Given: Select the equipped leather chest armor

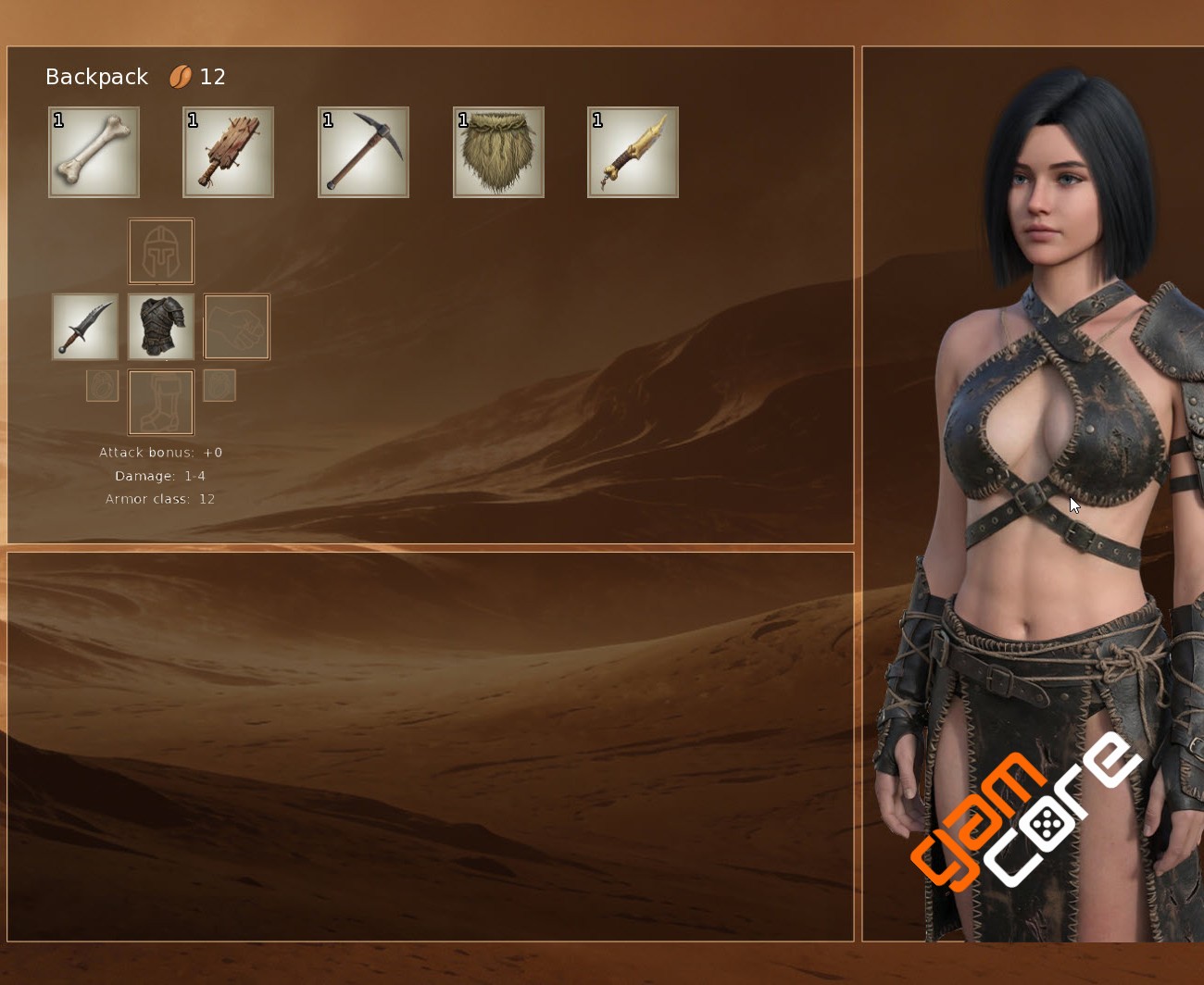Looking at the screenshot, I should (x=161, y=327).
